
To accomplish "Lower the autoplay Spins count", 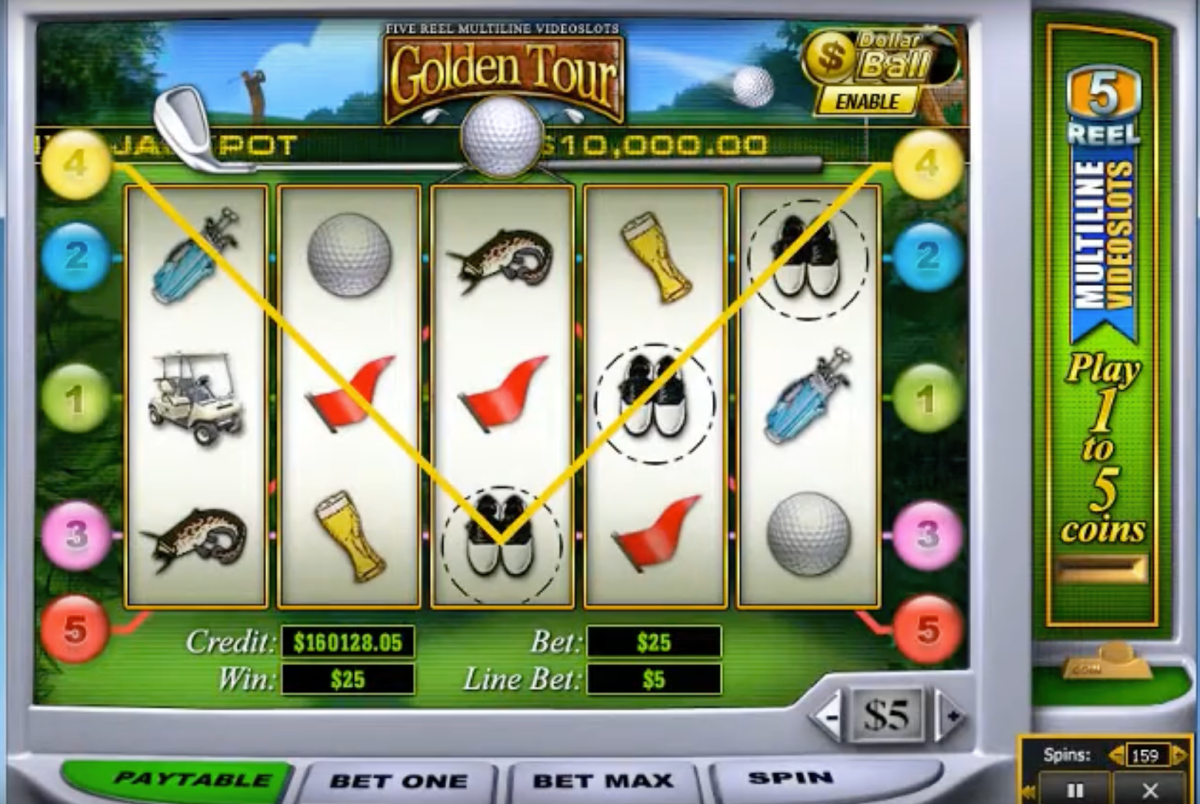I will pos(1115,756).
